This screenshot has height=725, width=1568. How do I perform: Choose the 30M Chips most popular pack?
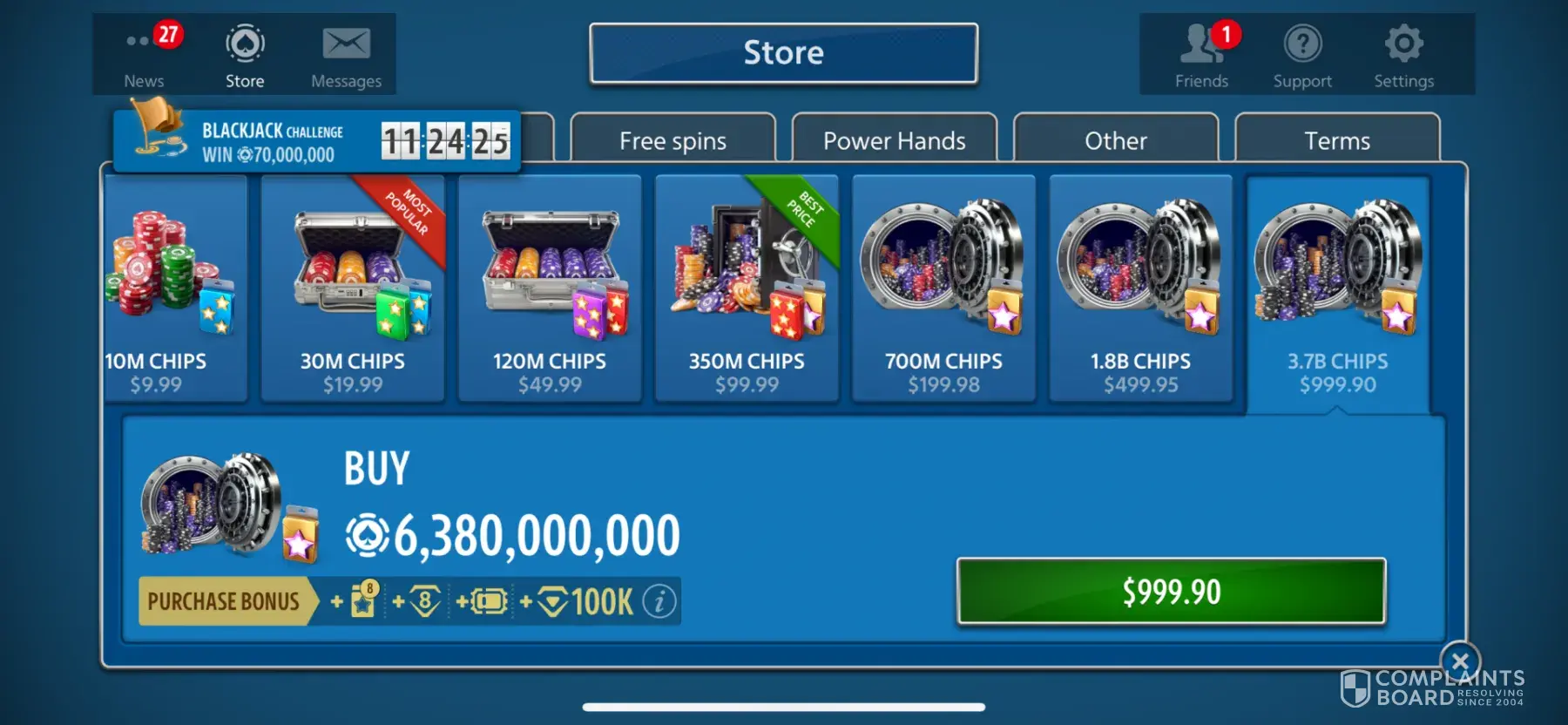click(353, 288)
